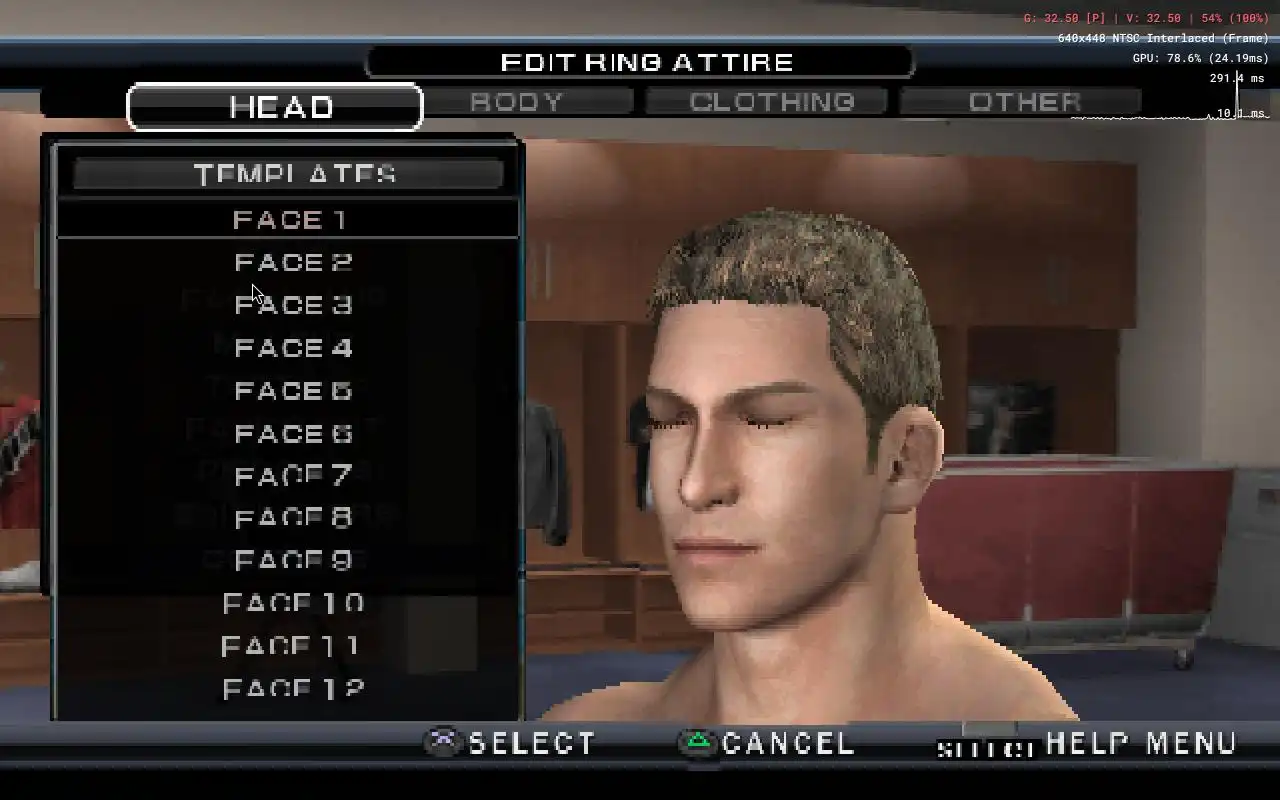Select the FACE 10 template
The height and width of the screenshot is (800, 1280).
(x=293, y=604)
